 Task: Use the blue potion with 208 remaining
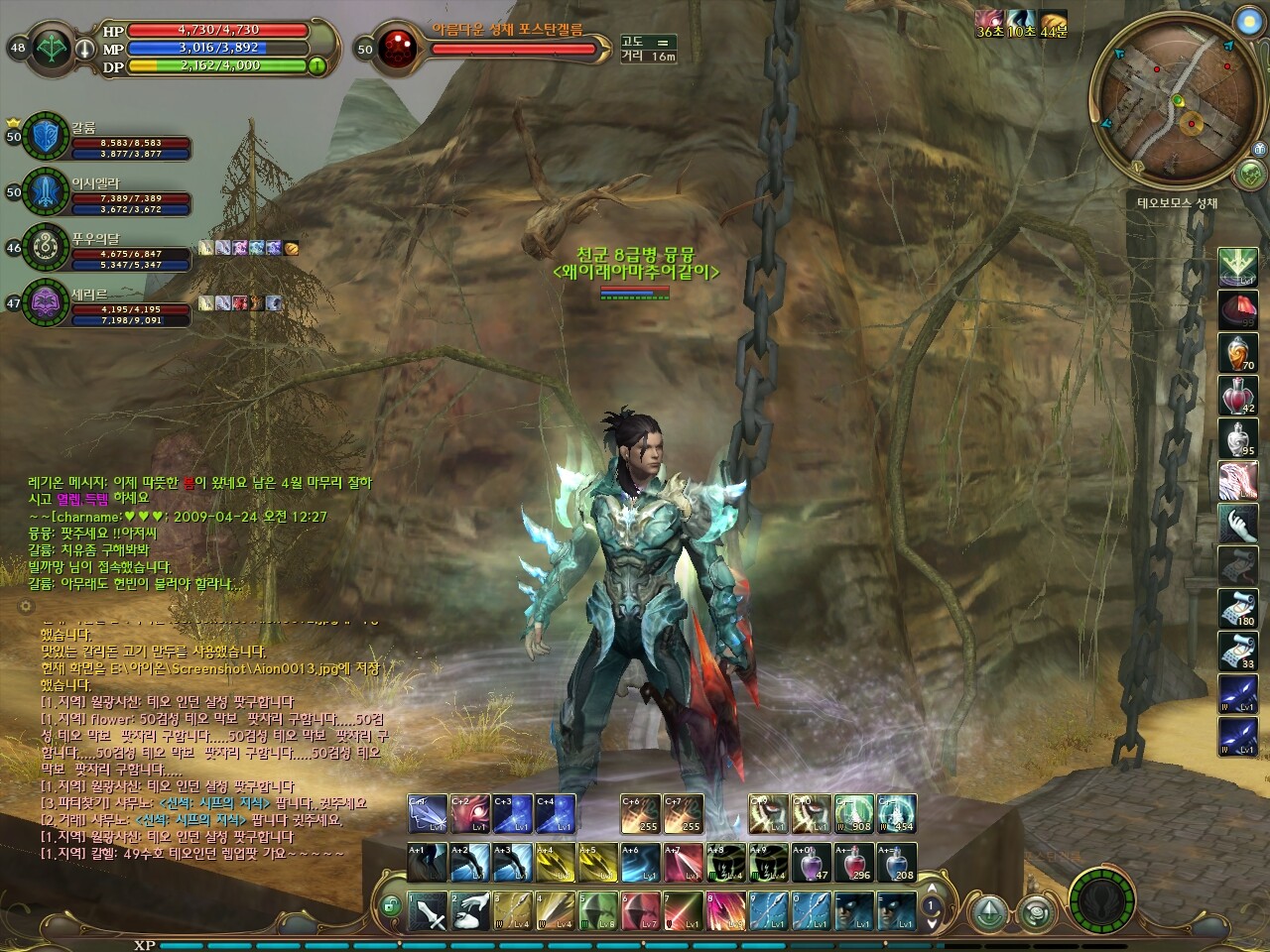pyautogui.click(x=896, y=862)
